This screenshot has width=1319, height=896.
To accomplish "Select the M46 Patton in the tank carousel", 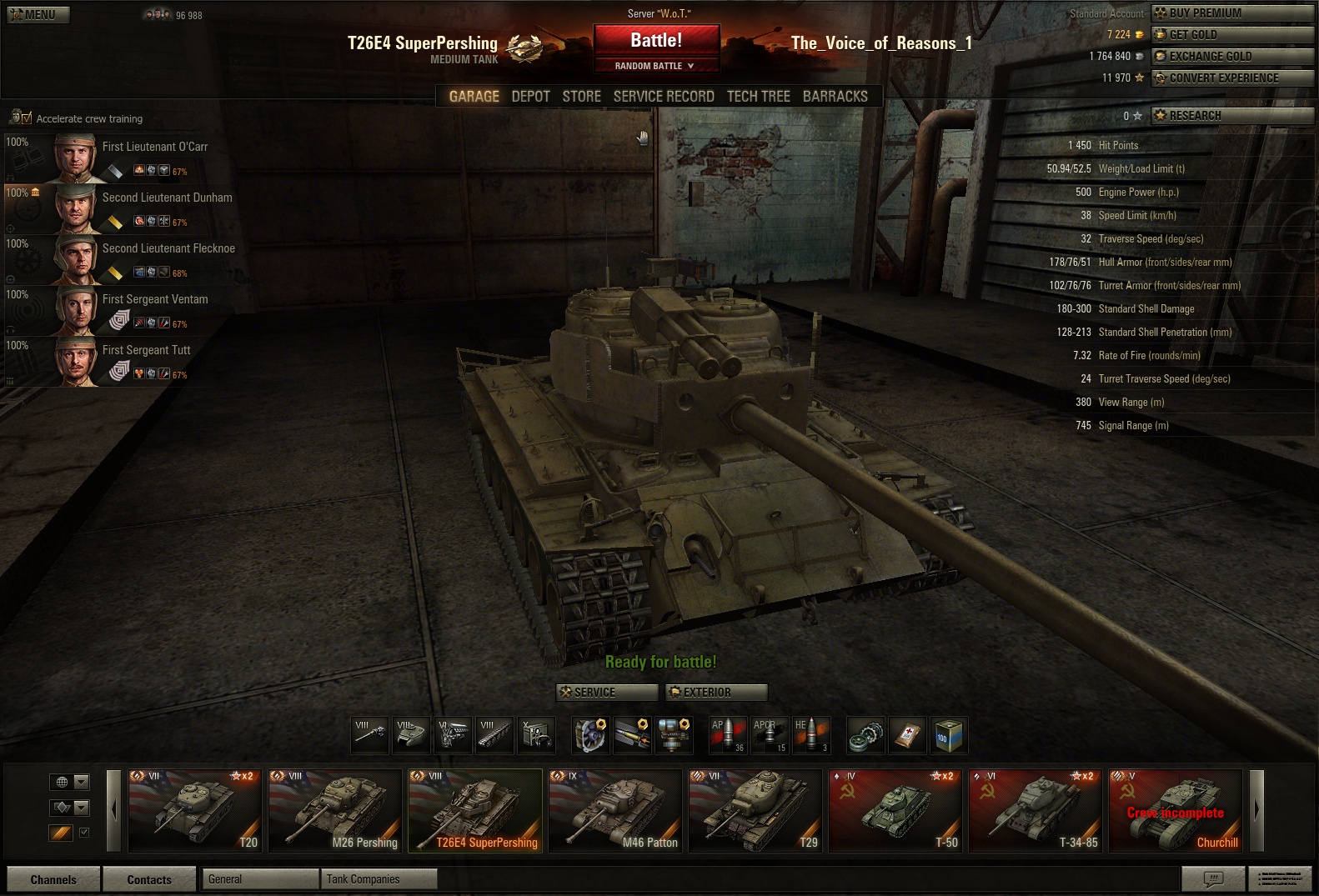I will coord(614,810).
